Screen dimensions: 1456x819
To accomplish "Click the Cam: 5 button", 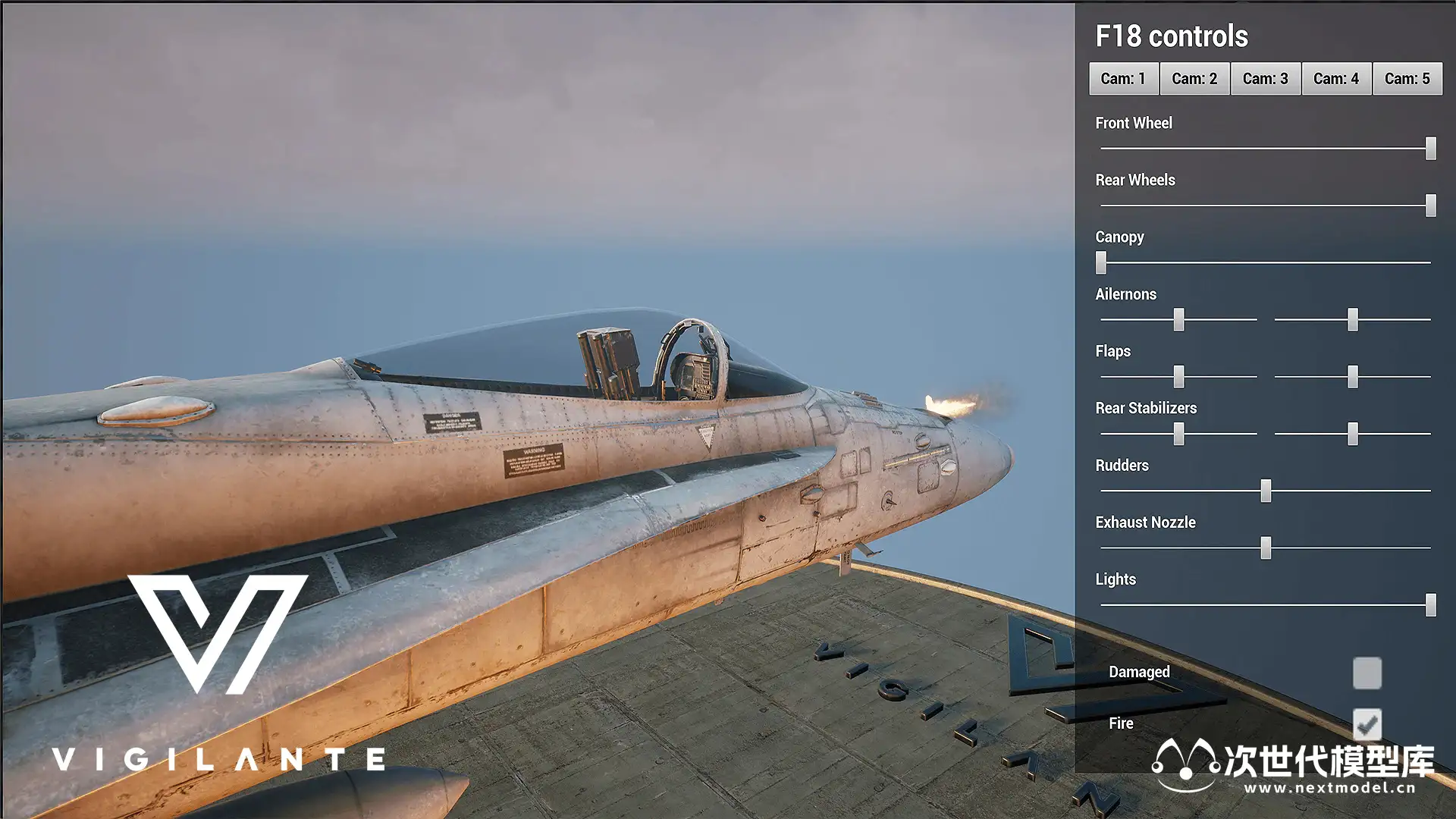I will (x=1407, y=79).
